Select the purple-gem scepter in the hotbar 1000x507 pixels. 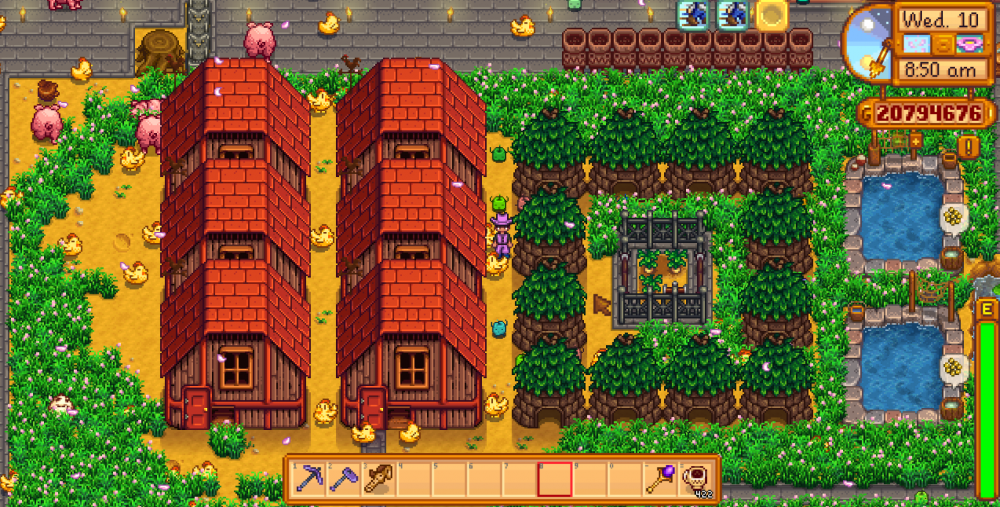coord(658,479)
